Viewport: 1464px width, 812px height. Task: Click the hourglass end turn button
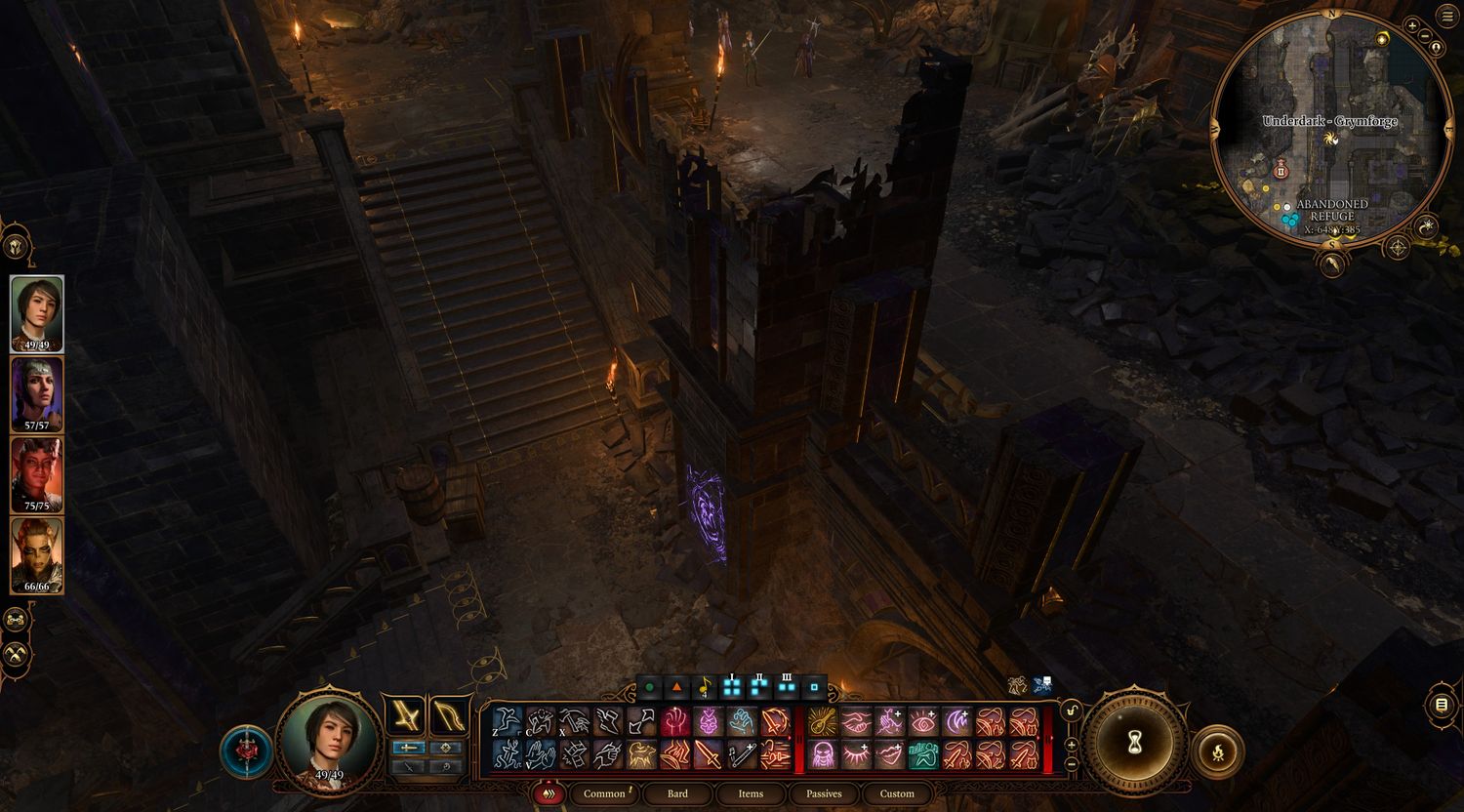[x=1134, y=746]
